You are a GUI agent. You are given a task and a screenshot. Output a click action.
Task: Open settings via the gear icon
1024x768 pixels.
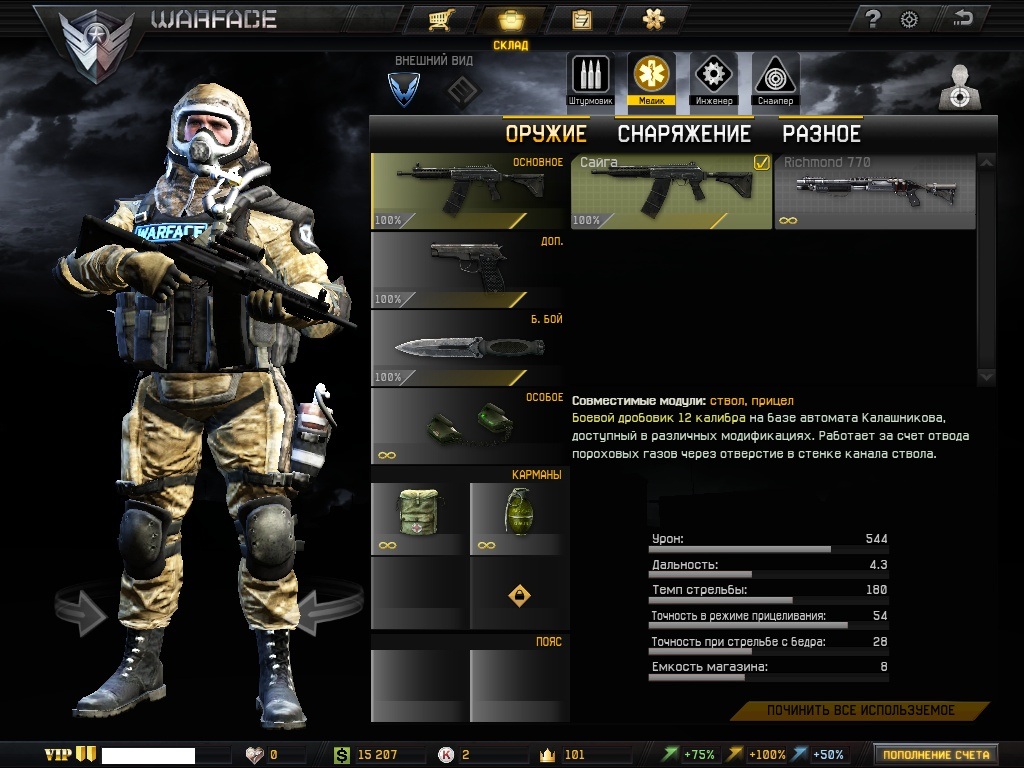(x=909, y=19)
